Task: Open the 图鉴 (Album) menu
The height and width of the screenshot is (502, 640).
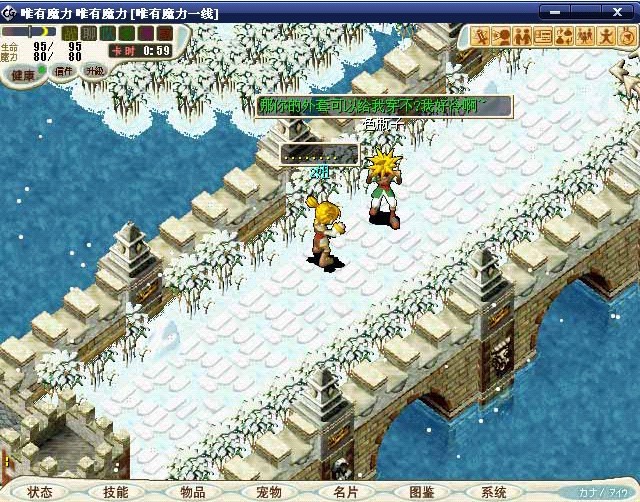Action: (x=422, y=492)
